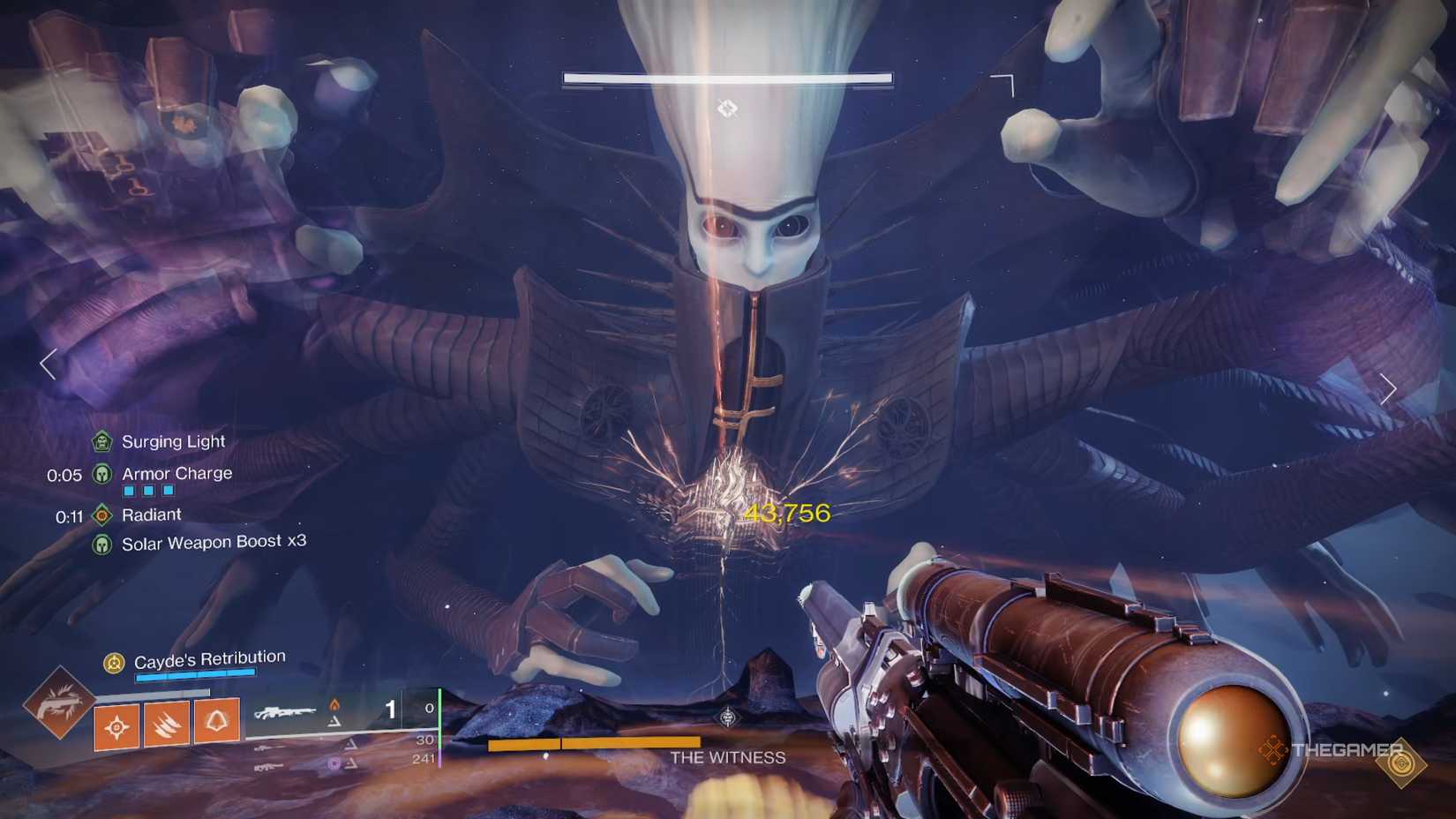The image size is (1456, 819).
Task: Select the Radiant buff icon
Action: click(x=102, y=515)
